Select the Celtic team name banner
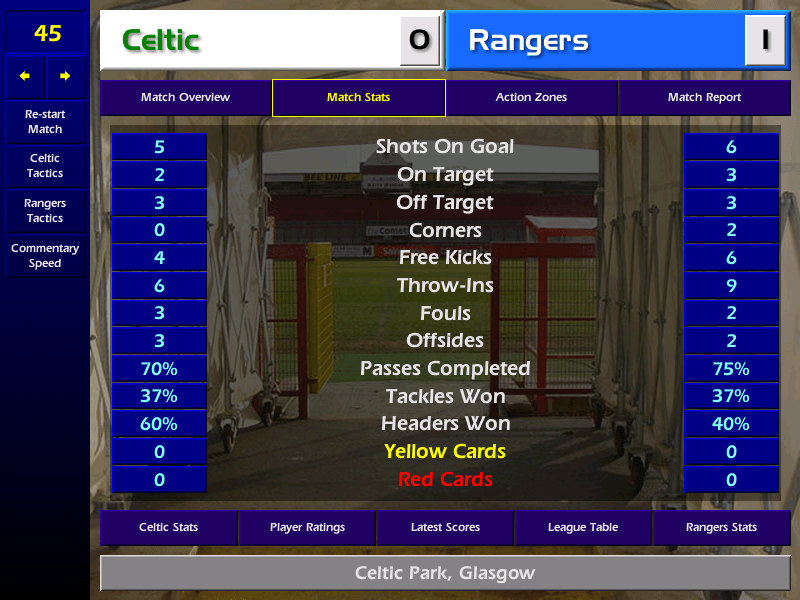 click(x=250, y=40)
